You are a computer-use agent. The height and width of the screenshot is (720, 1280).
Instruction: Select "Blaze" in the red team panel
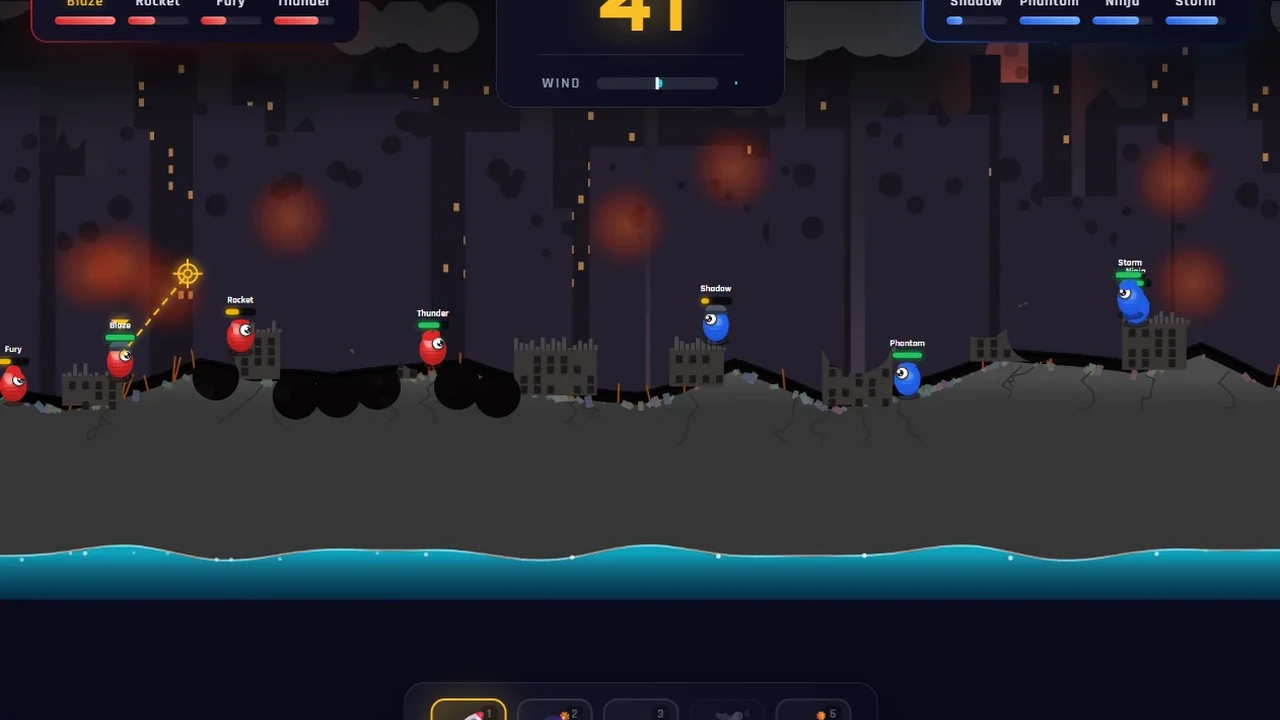coord(84,4)
